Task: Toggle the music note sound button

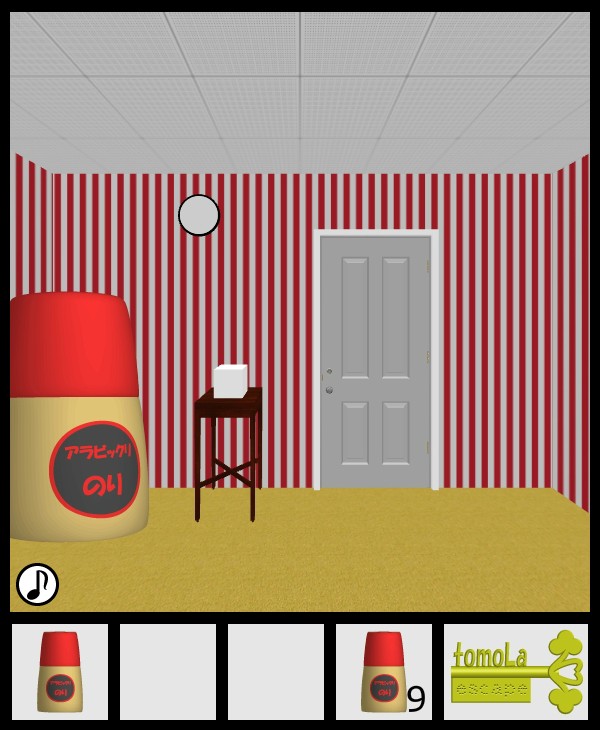Action: tap(37, 584)
